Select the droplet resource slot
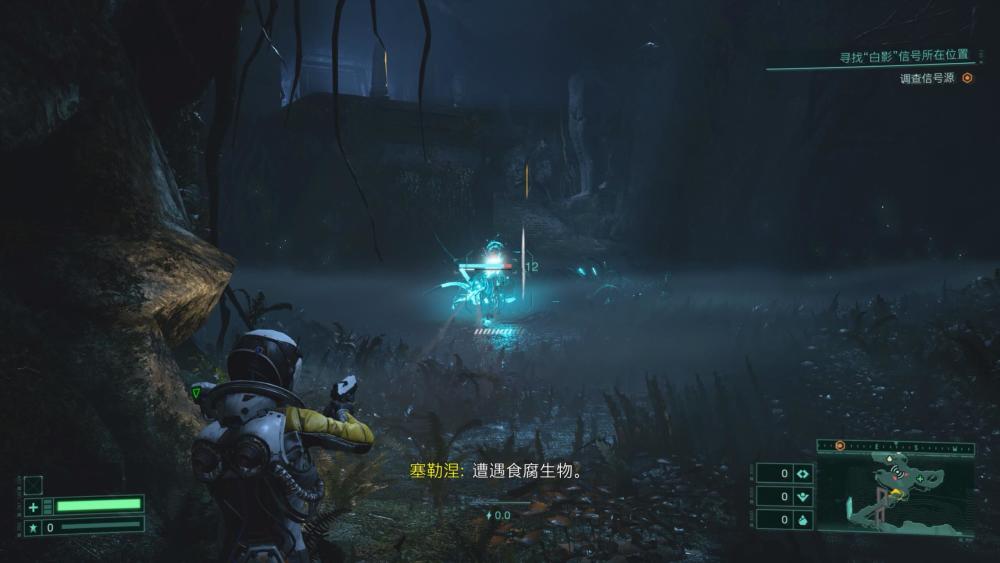1000x563 pixels. (803, 519)
